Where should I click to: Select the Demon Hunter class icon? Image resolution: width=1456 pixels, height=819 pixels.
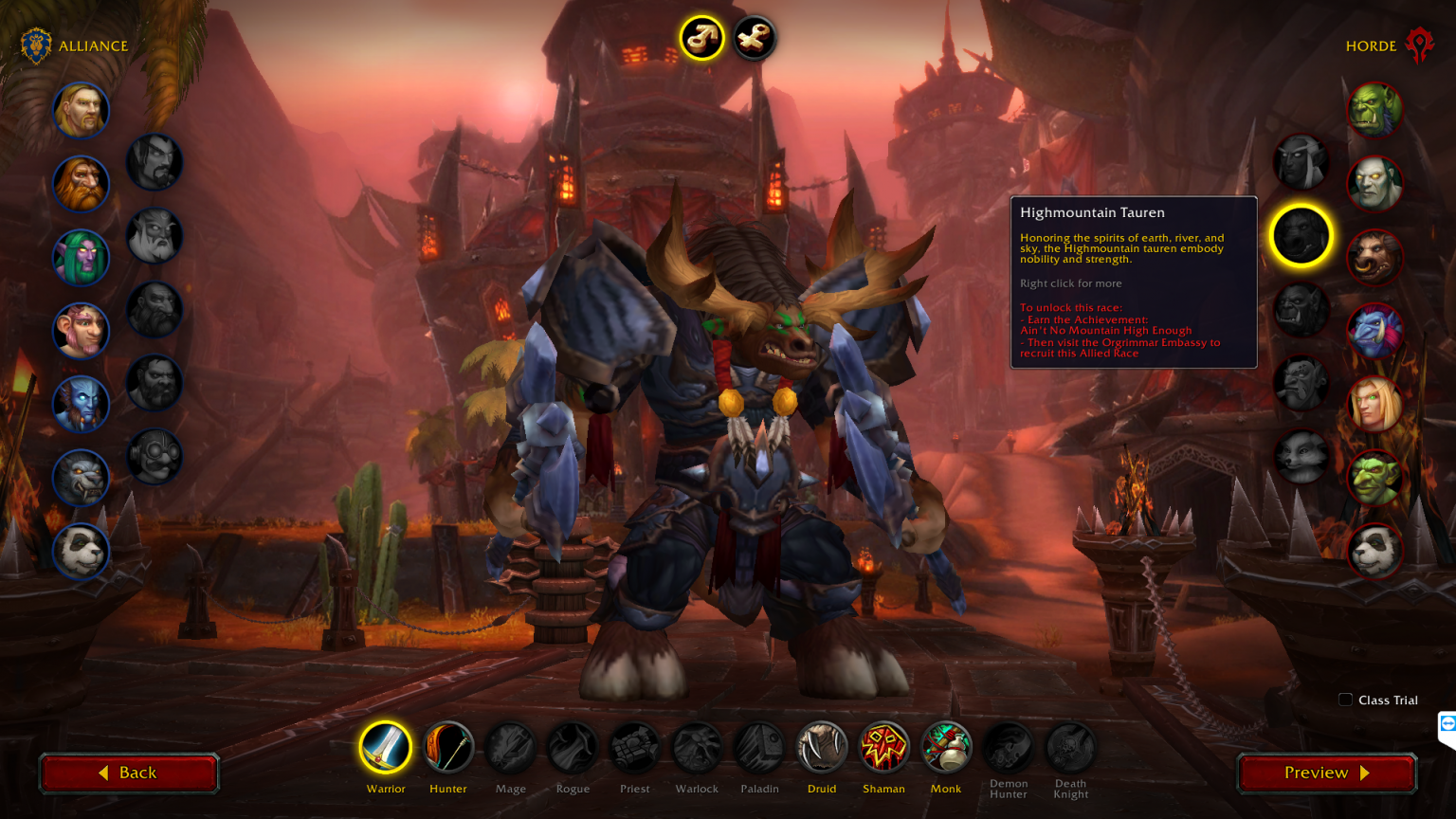[x=1008, y=748]
